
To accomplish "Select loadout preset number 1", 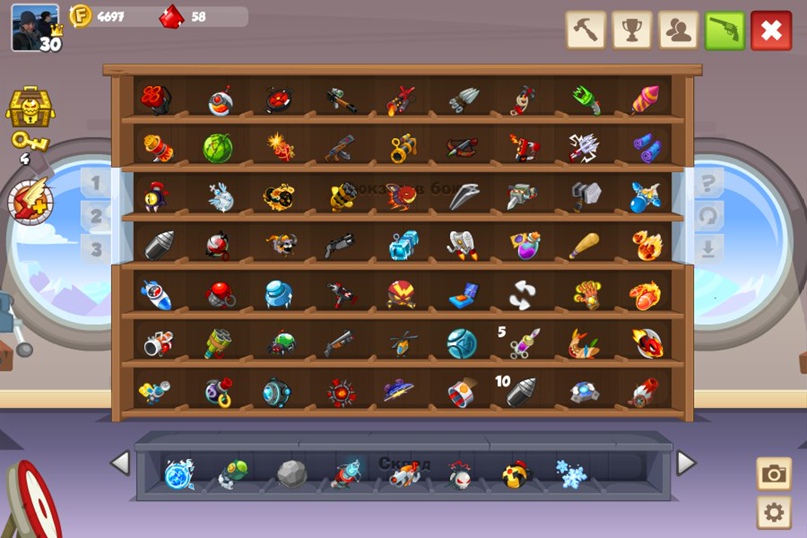I will click(x=96, y=183).
